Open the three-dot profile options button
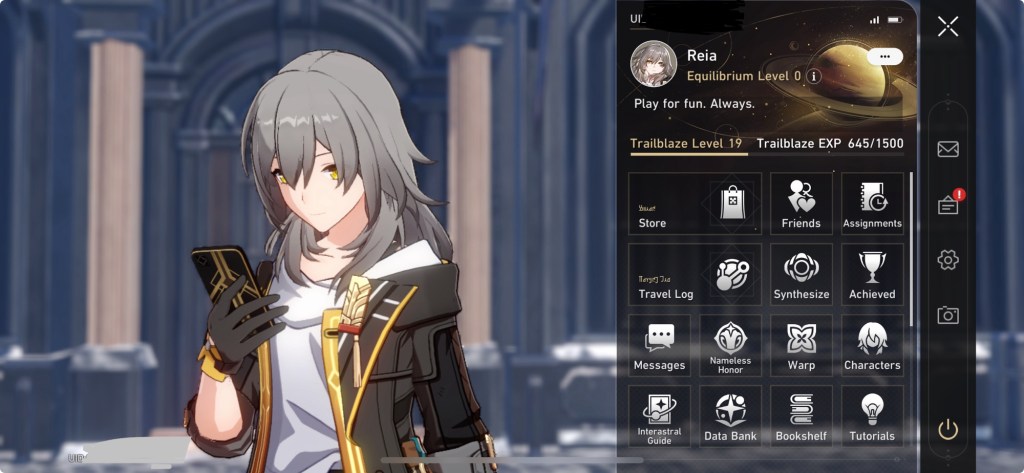Image resolution: width=1024 pixels, height=473 pixels. click(885, 57)
